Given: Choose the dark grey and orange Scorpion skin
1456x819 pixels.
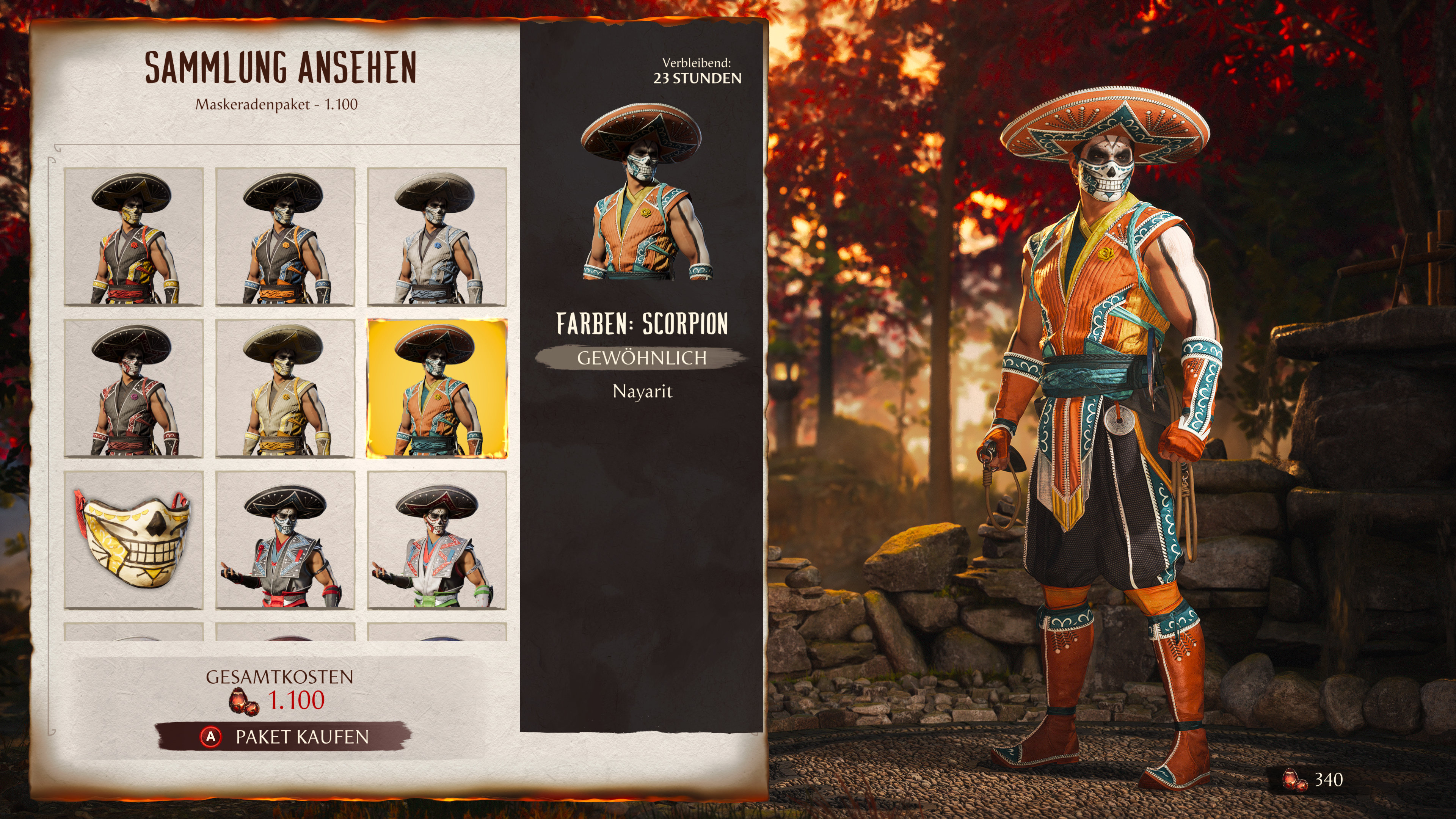Looking at the screenshot, I should coord(285,237).
